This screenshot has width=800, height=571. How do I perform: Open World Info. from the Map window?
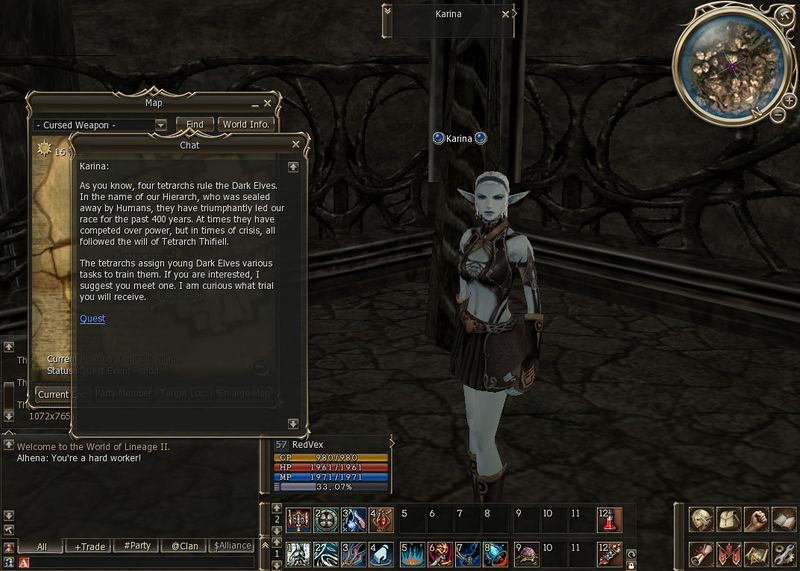pyautogui.click(x=246, y=125)
